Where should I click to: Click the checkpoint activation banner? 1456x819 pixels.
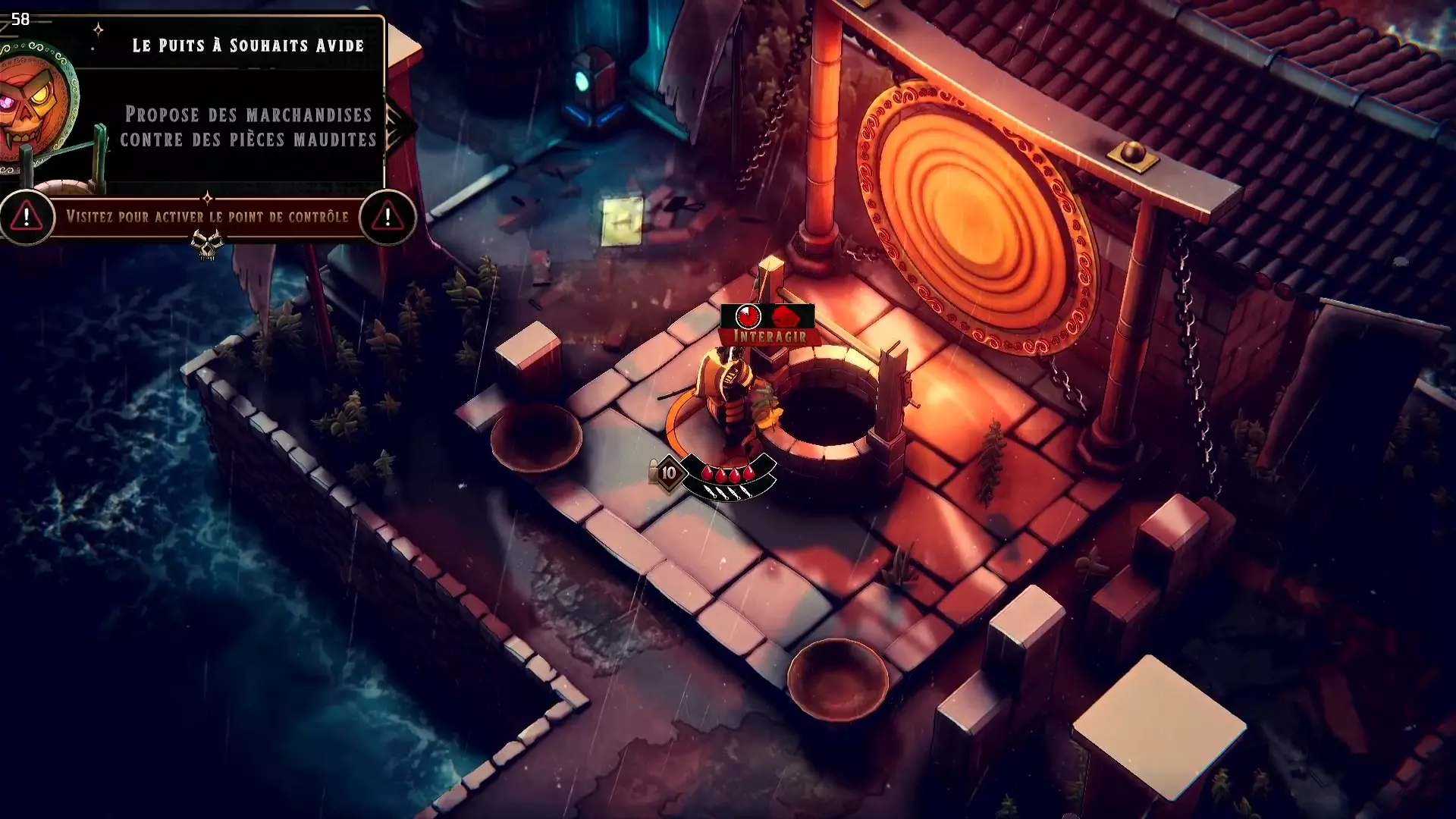point(207,217)
